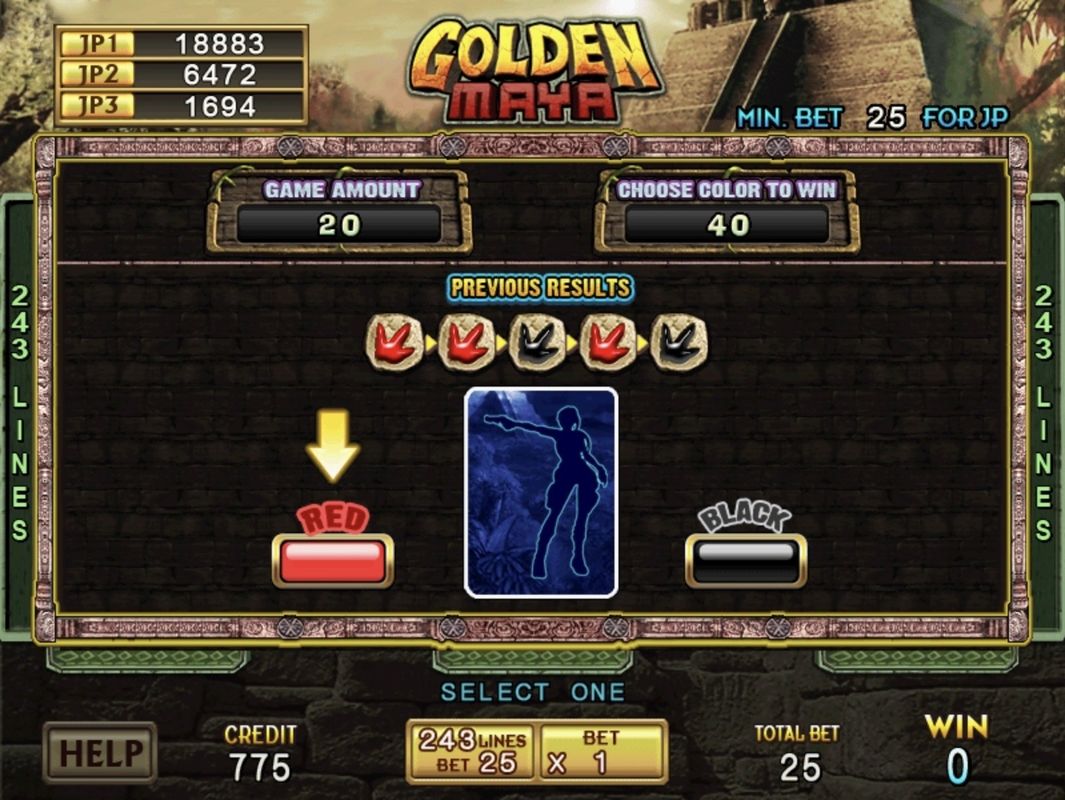Choose the BLACK color button

[x=745, y=560]
